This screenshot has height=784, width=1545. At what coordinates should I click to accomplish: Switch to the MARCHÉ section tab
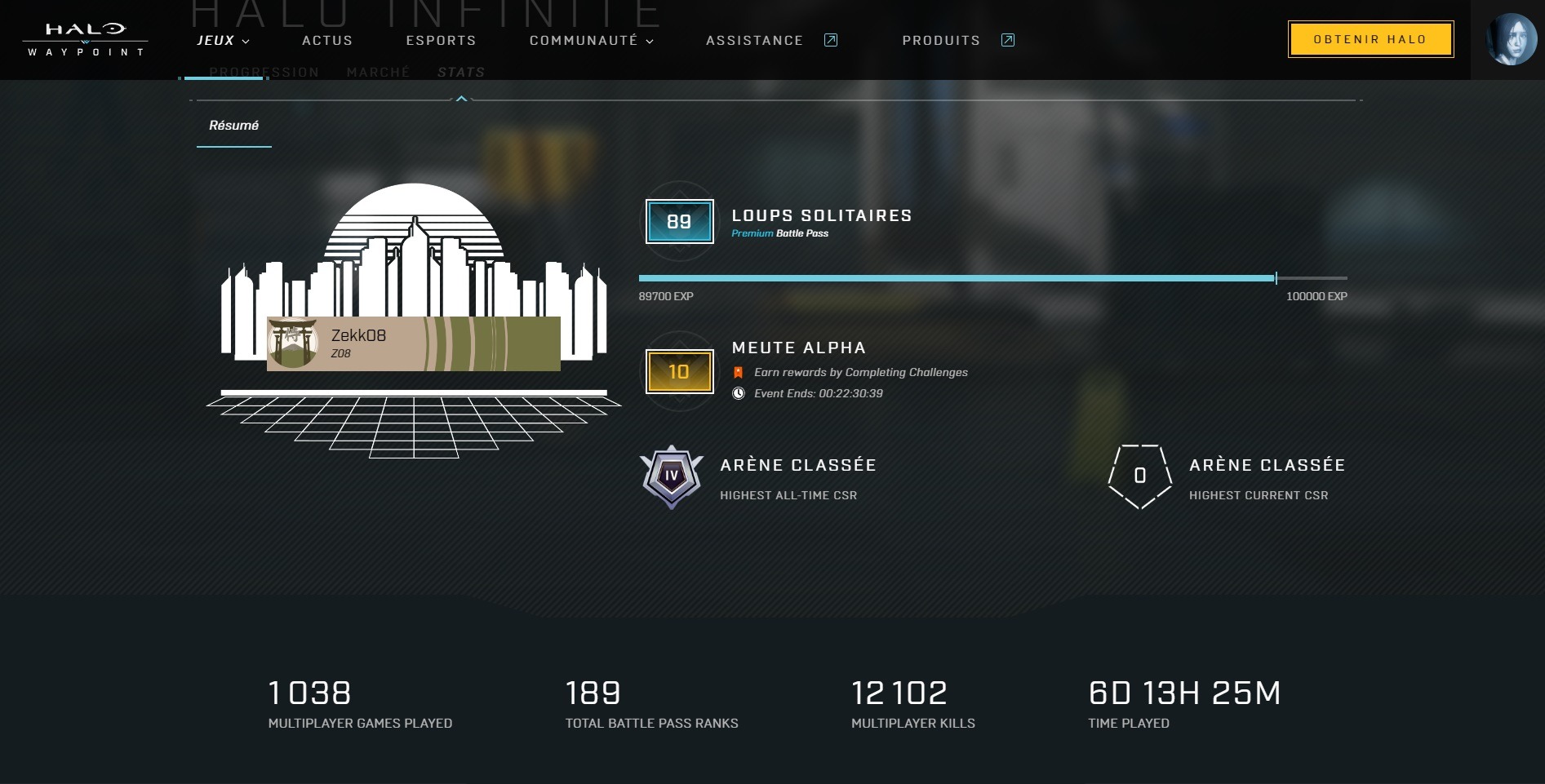(378, 73)
